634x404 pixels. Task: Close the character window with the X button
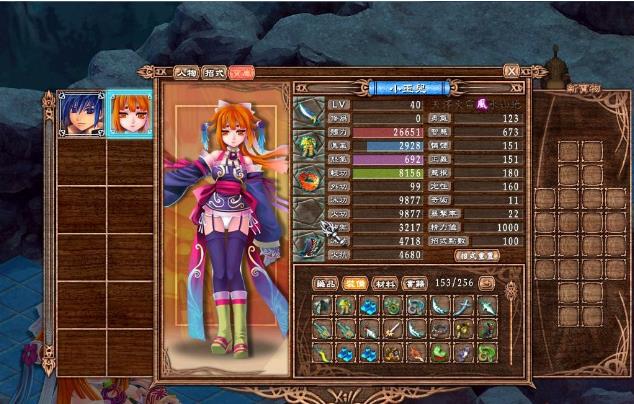[511, 71]
